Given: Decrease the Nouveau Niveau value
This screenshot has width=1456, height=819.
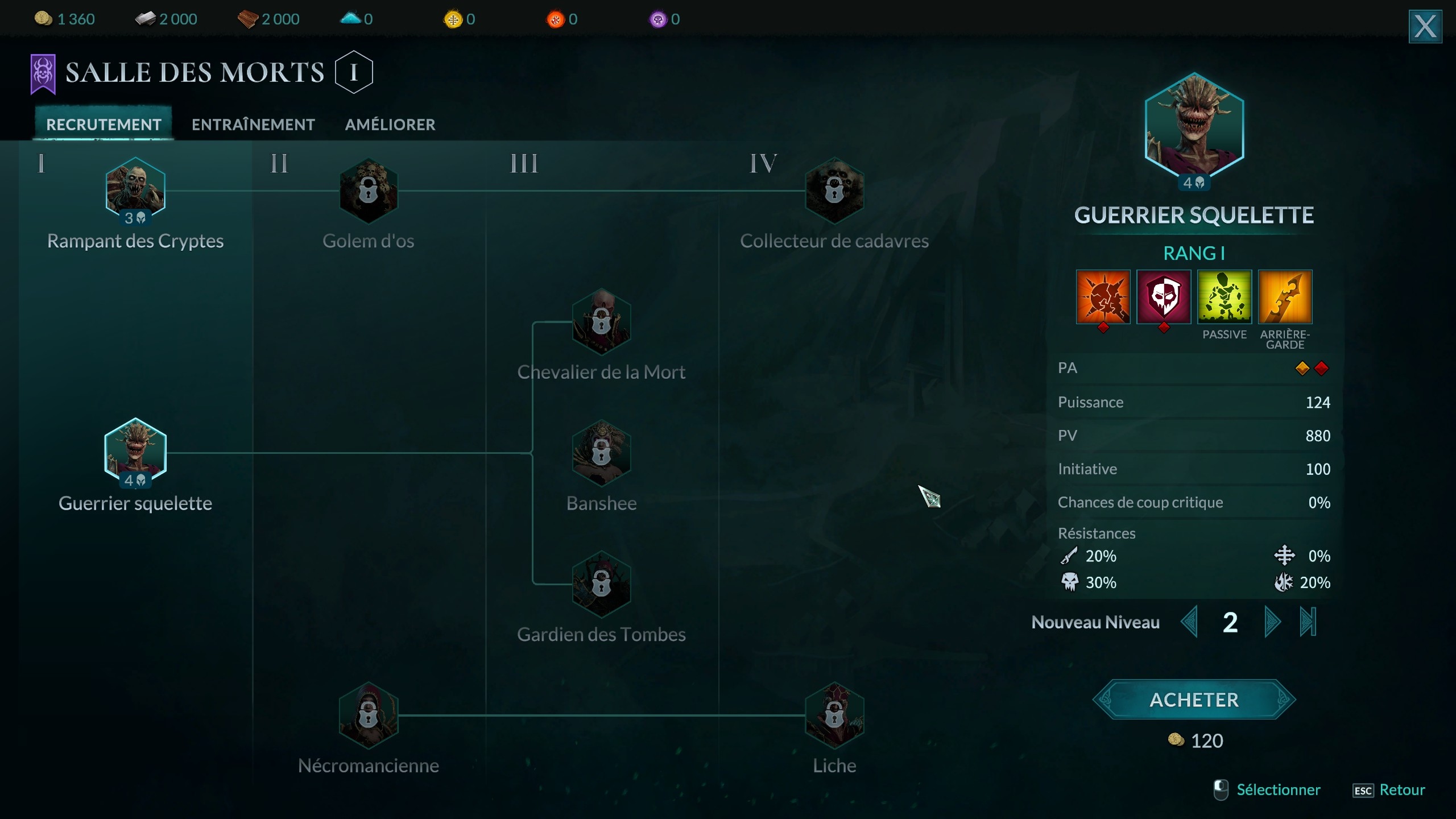Looking at the screenshot, I should point(1189,622).
